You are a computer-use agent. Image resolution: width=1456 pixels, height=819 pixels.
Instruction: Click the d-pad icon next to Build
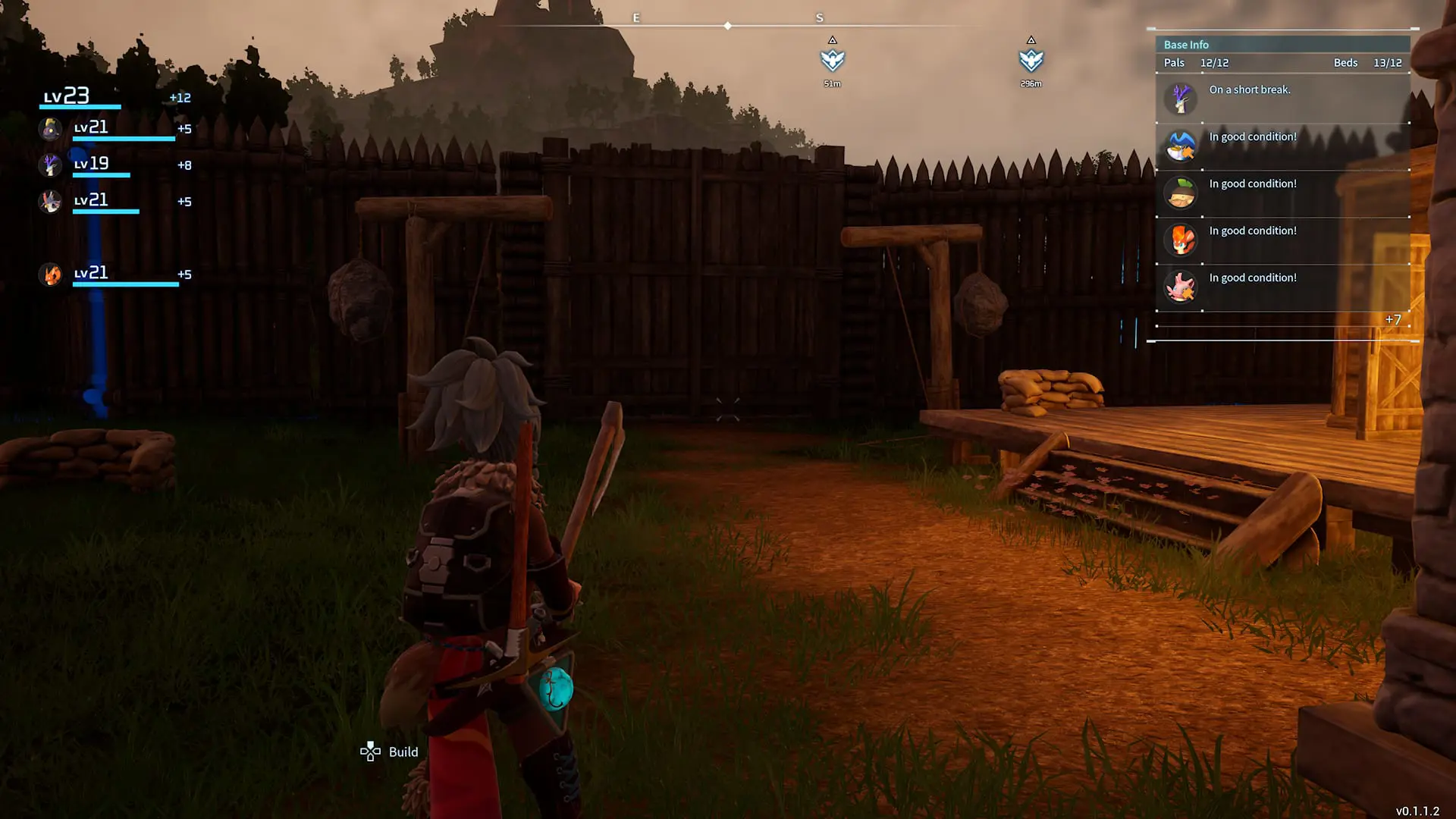coord(370,752)
